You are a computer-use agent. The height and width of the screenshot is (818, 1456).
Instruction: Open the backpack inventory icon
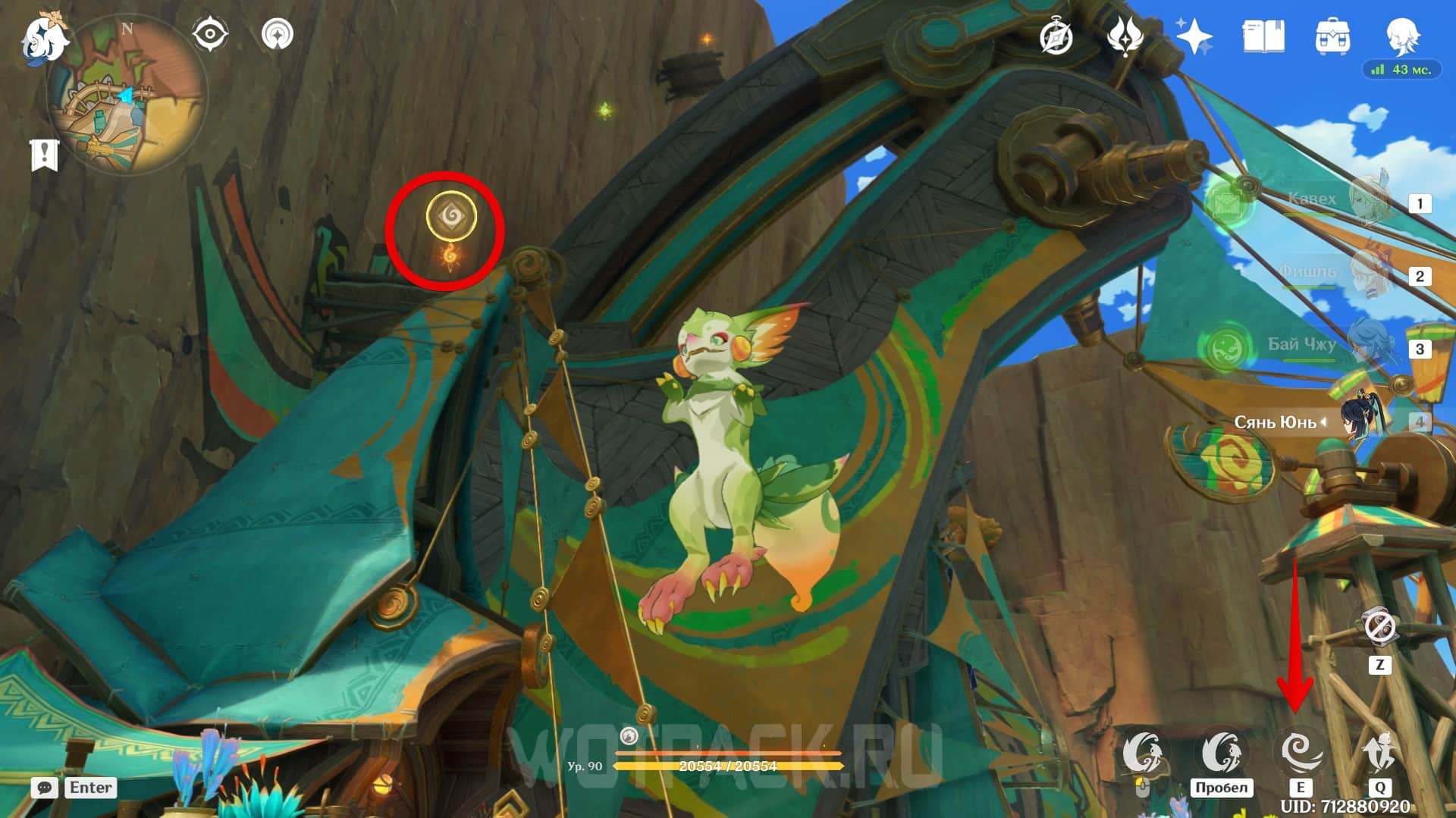point(1332,36)
